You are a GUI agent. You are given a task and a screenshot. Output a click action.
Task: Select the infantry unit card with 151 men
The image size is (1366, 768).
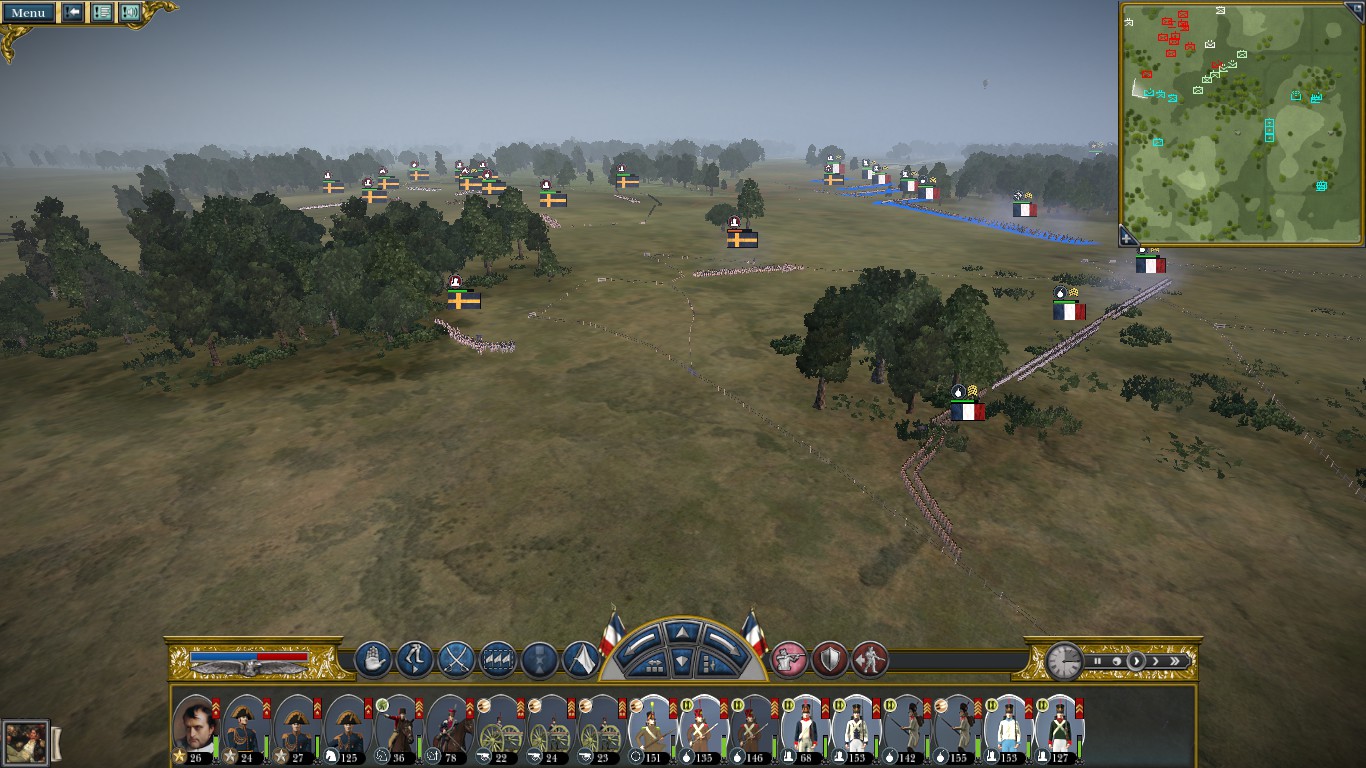tap(653, 726)
